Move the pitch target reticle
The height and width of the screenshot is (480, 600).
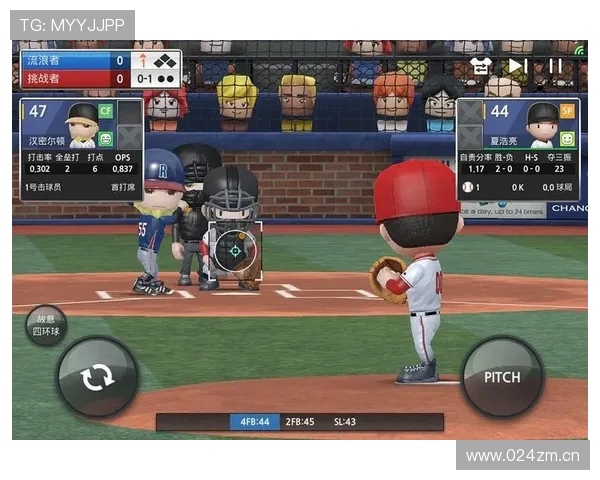coord(236,250)
